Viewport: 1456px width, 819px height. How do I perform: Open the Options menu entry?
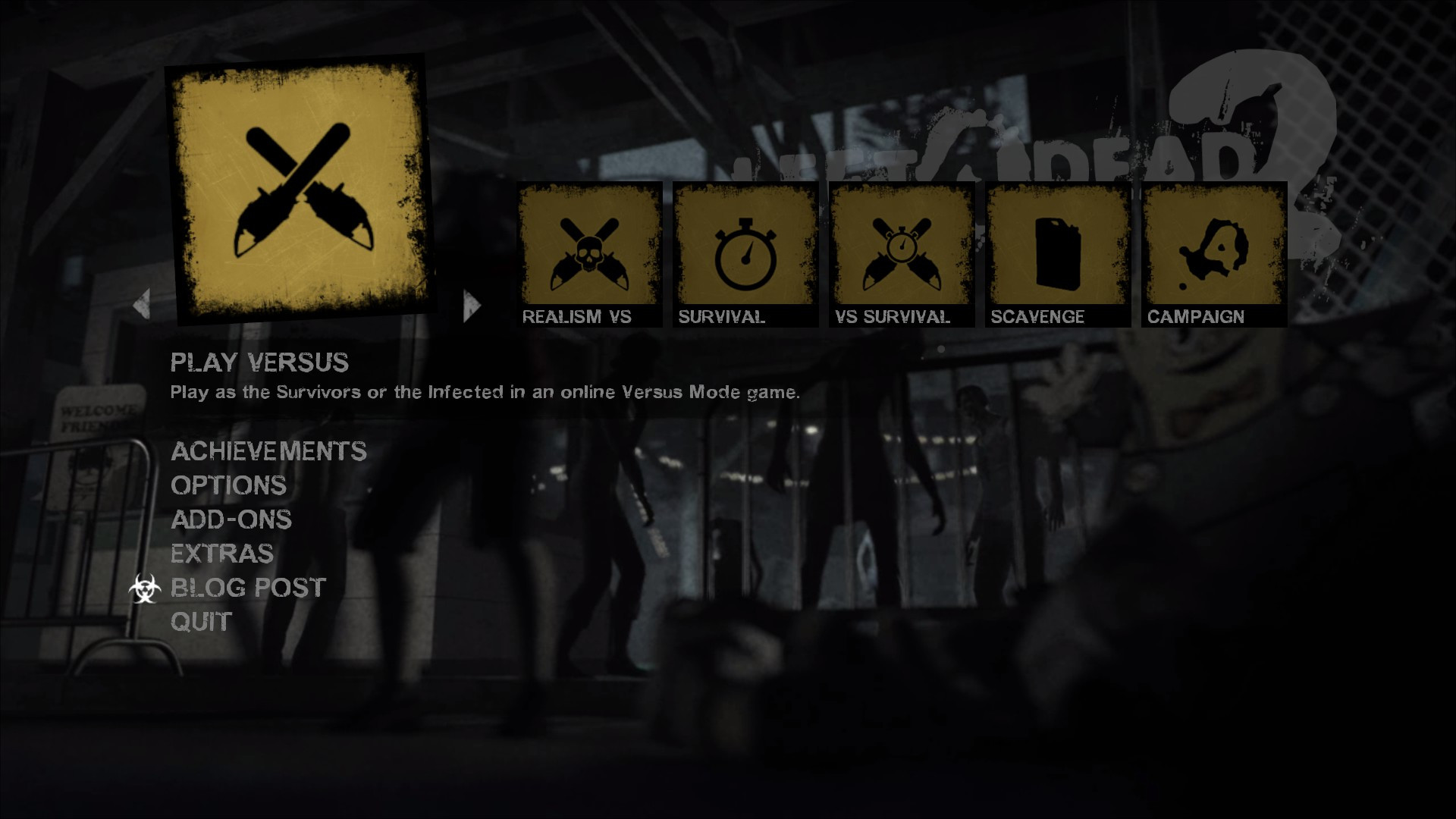point(229,486)
